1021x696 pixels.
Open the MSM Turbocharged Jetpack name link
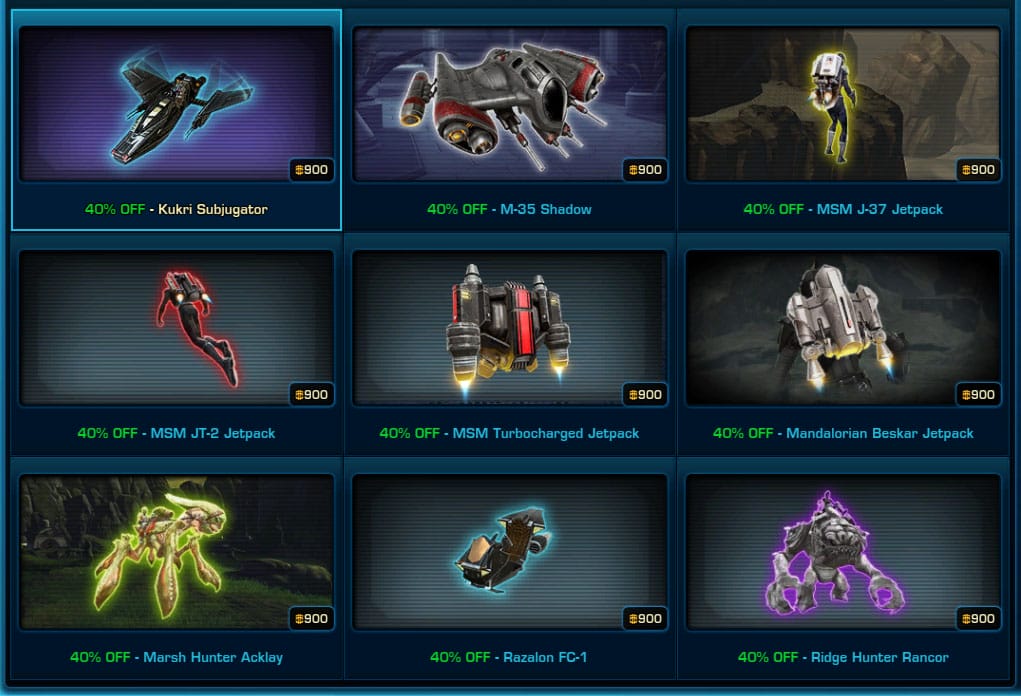pyautogui.click(x=546, y=434)
